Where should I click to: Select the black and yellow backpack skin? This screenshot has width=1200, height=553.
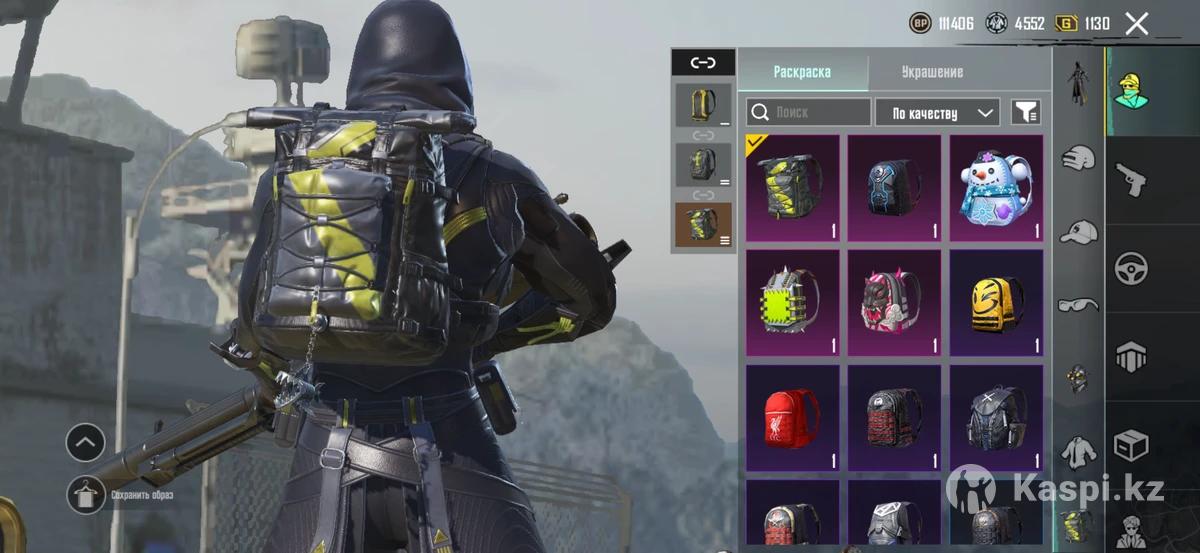792,188
